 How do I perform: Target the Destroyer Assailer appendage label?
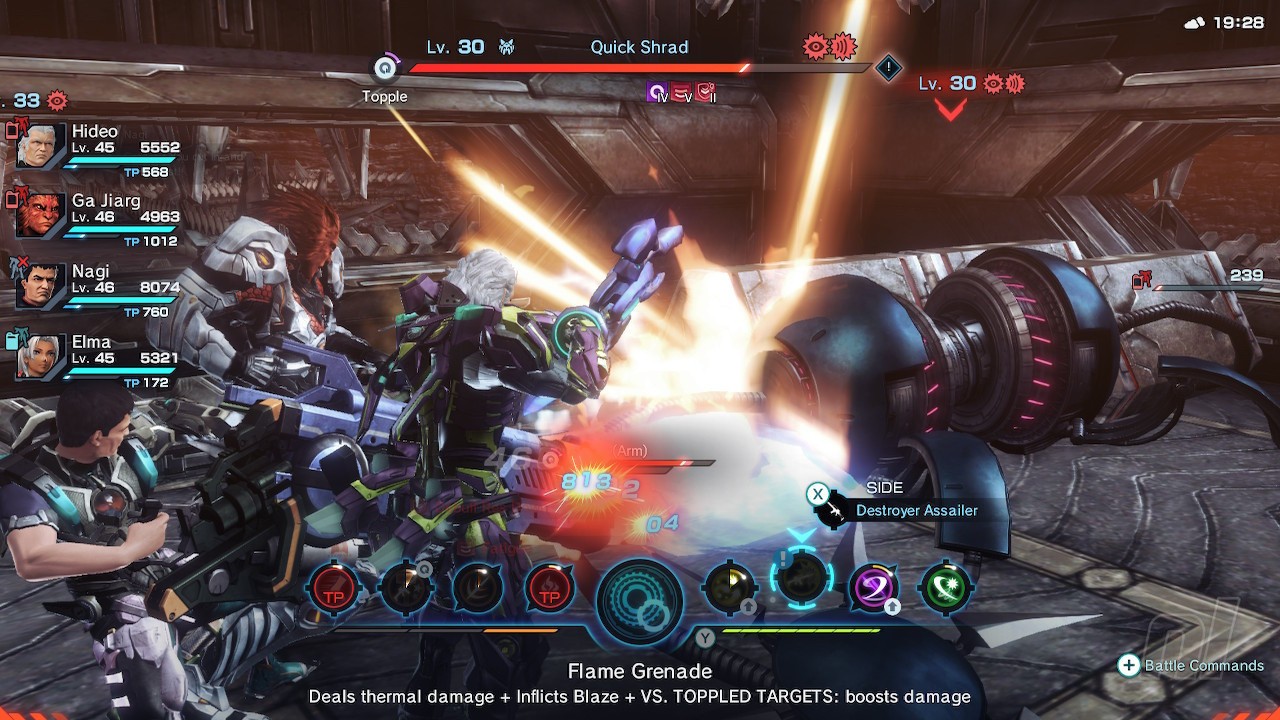[x=915, y=510]
